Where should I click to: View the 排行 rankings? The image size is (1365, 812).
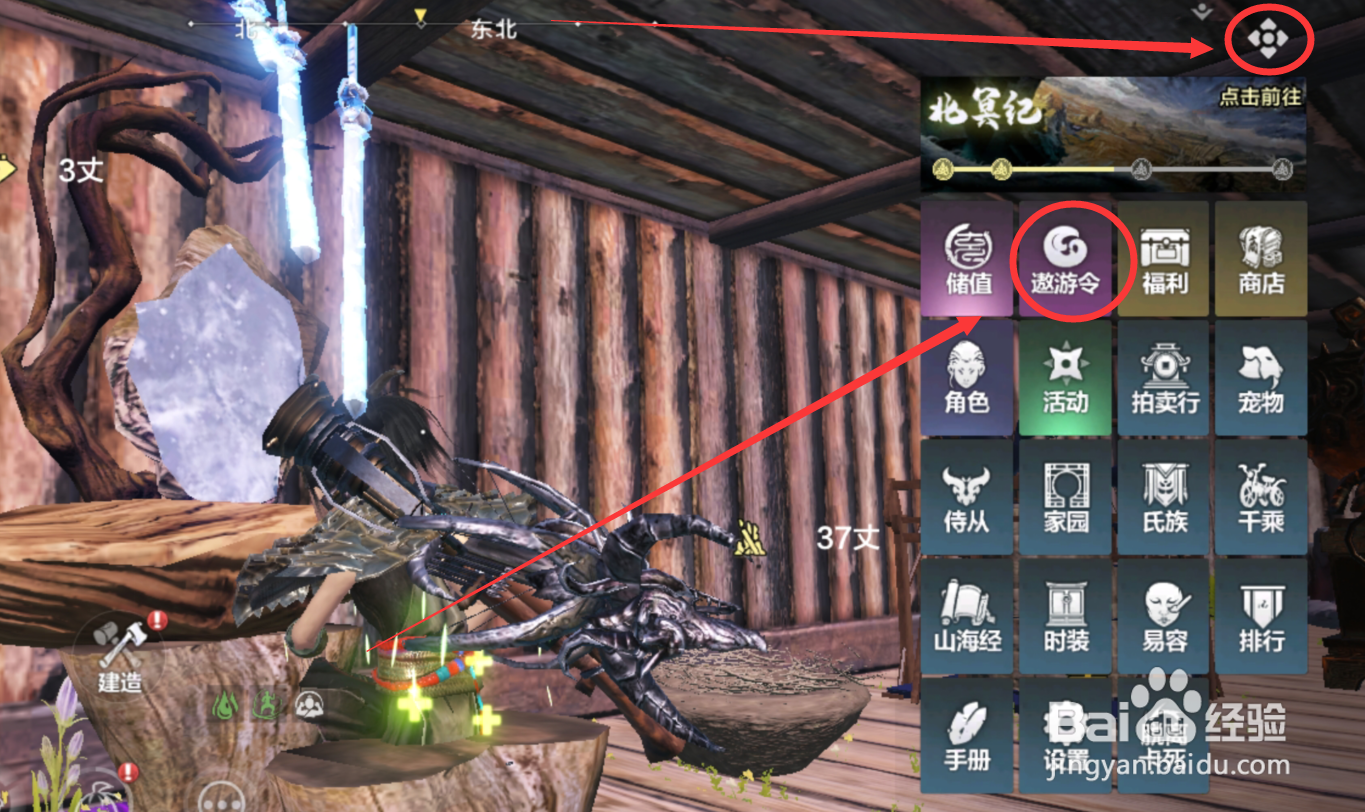[x=1261, y=616]
